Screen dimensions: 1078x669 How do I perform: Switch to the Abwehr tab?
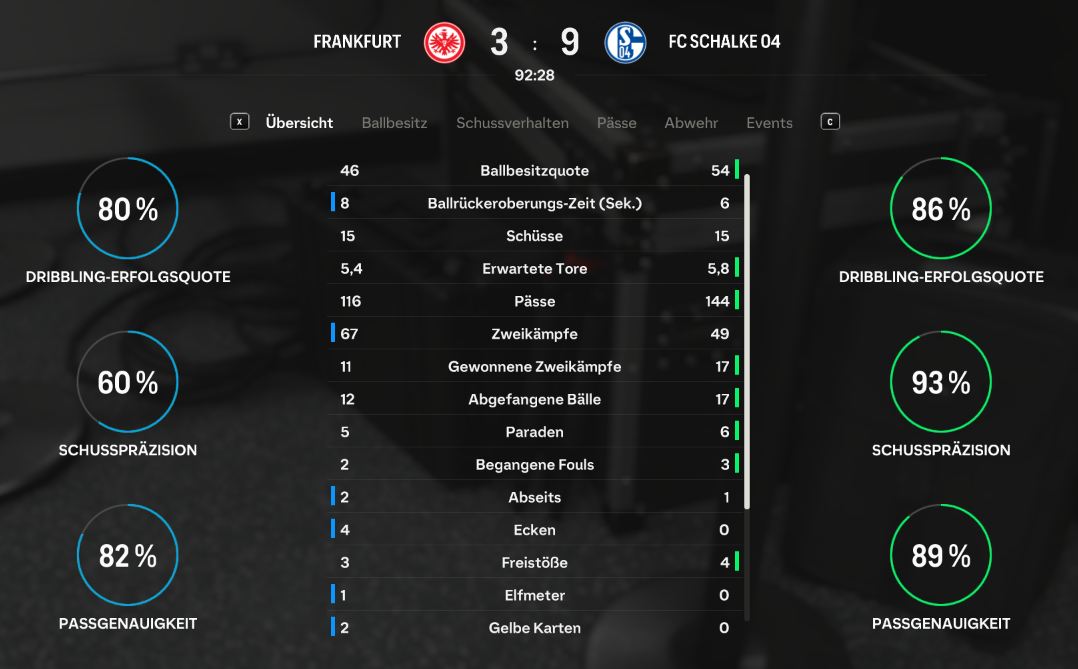(691, 123)
